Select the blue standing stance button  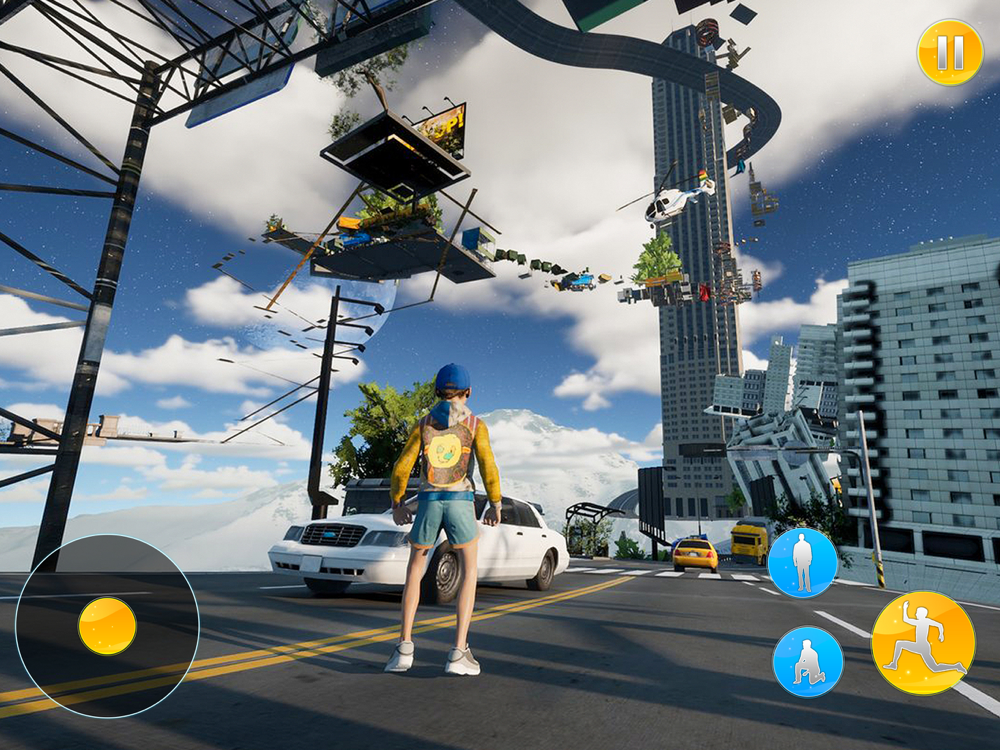pyautogui.click(x=802, y=563)
